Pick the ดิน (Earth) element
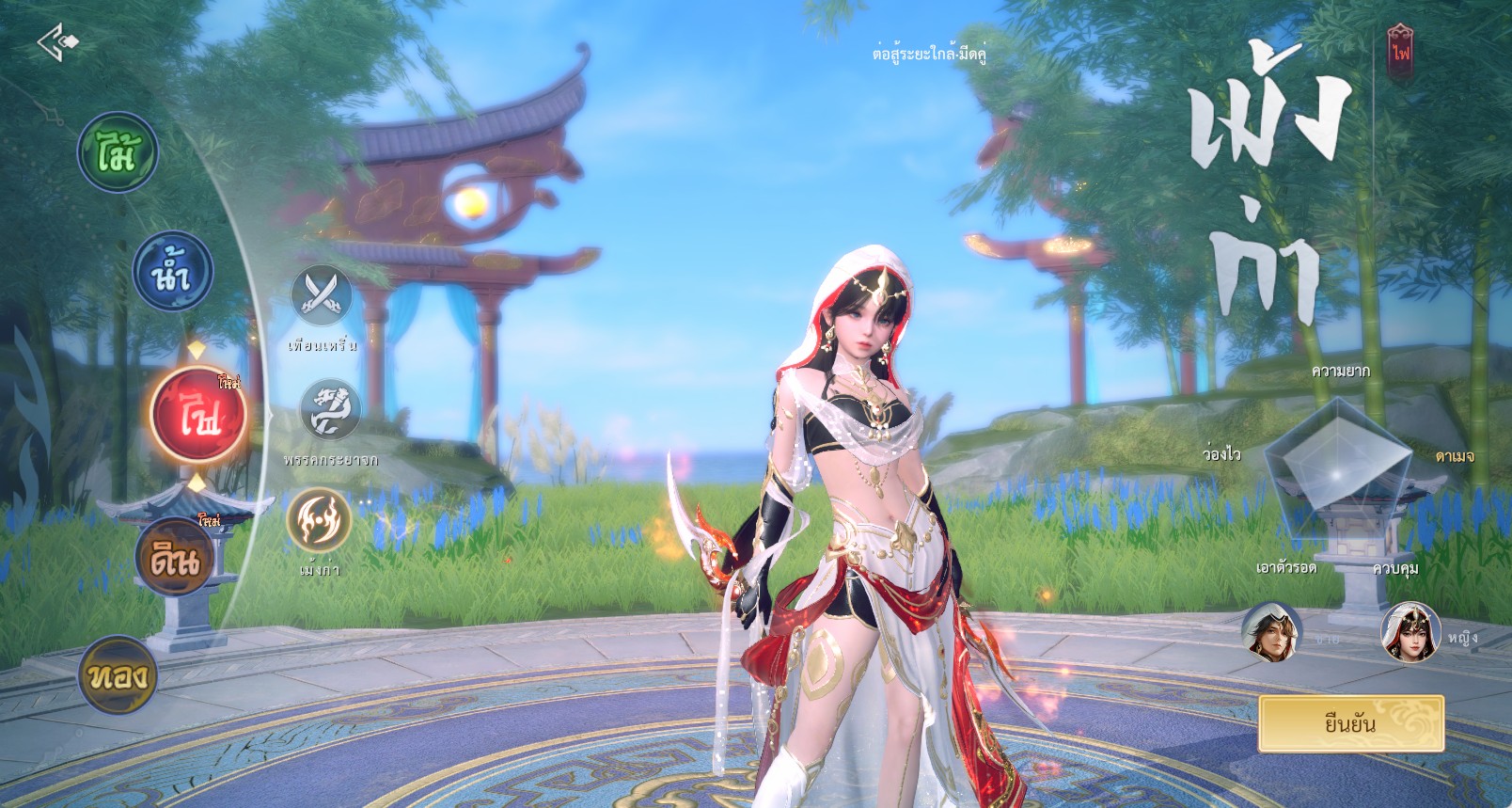 pos(174,557)
